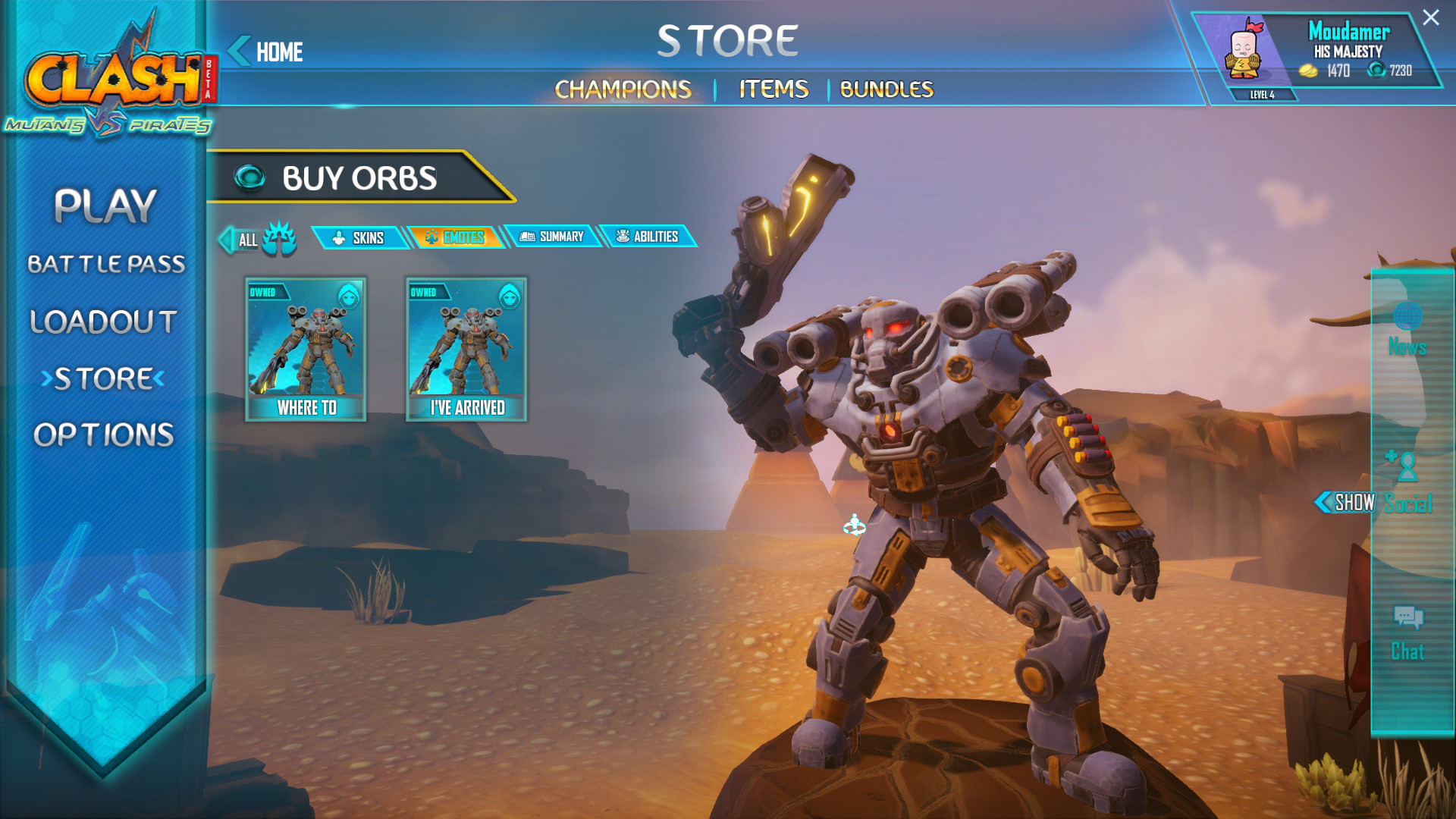Switch to the ITEMS store tab
Screen dimensions: 1456x819
coord(773,89)
